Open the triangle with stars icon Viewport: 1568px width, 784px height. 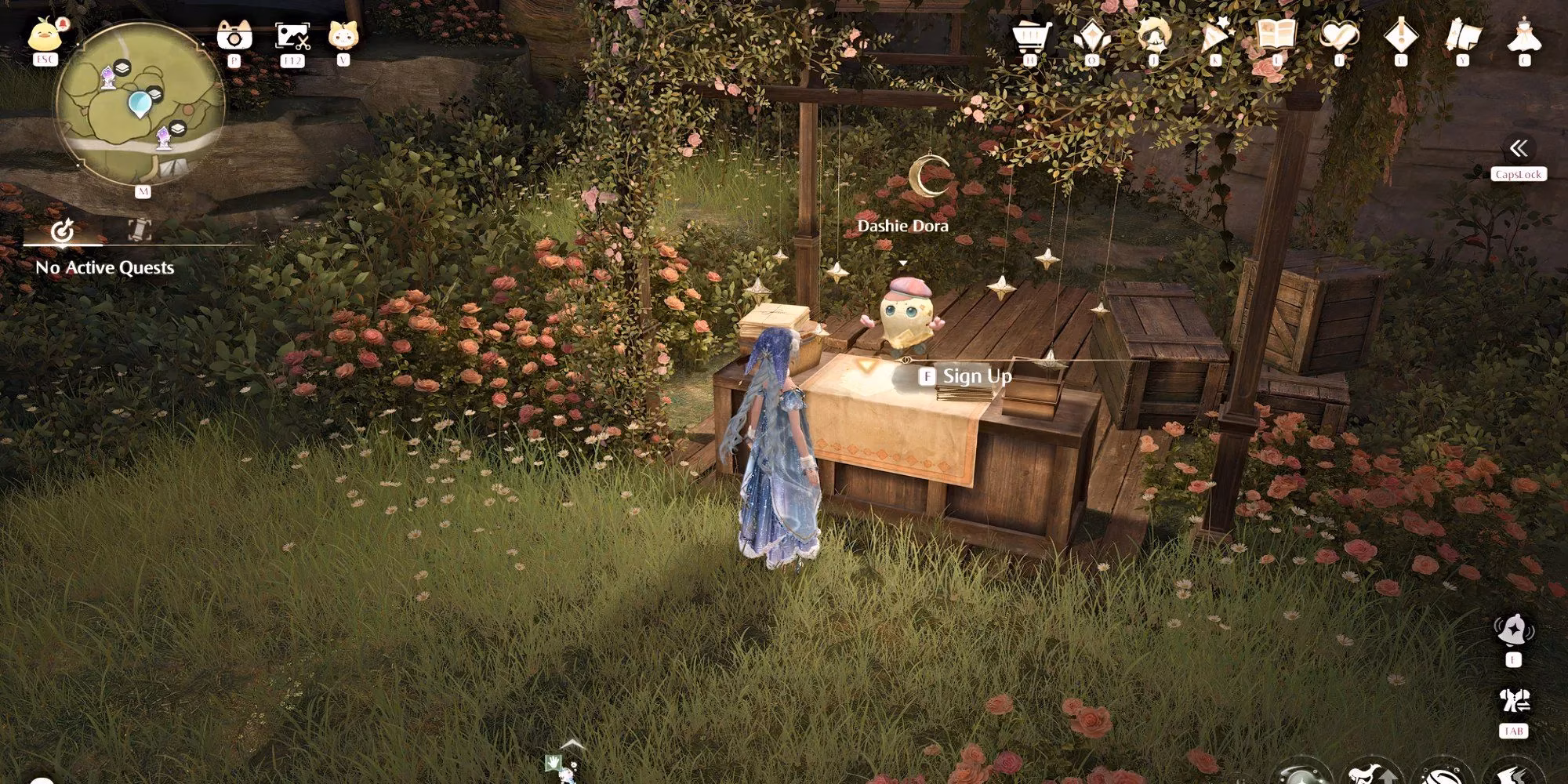(x=1215, y=36)
